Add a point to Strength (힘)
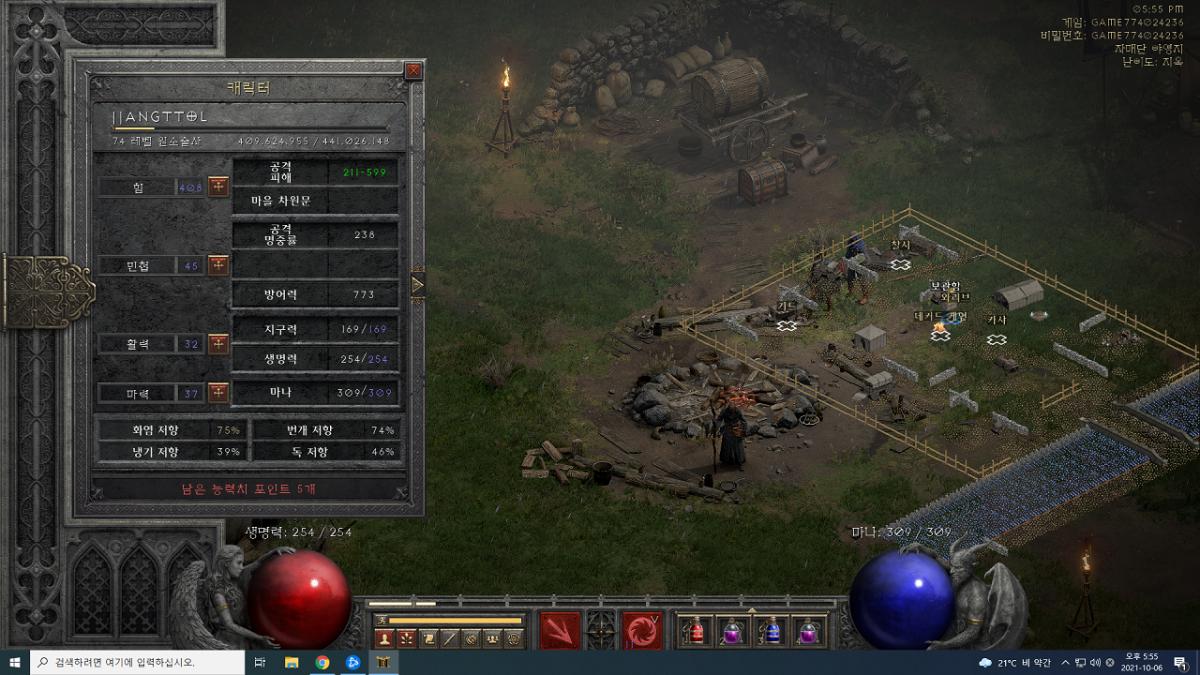Viewport: 1200px width, 675px height. 218,187
